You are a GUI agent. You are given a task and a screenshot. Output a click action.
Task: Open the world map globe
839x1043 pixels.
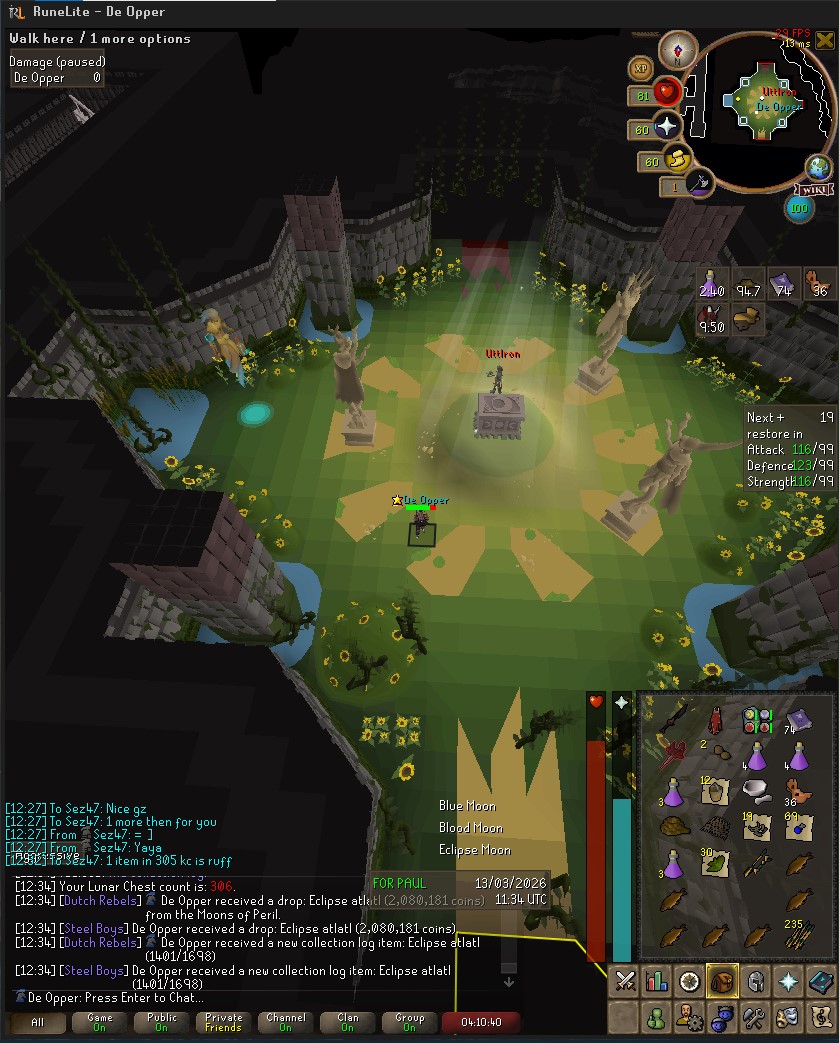click(819, 167)
